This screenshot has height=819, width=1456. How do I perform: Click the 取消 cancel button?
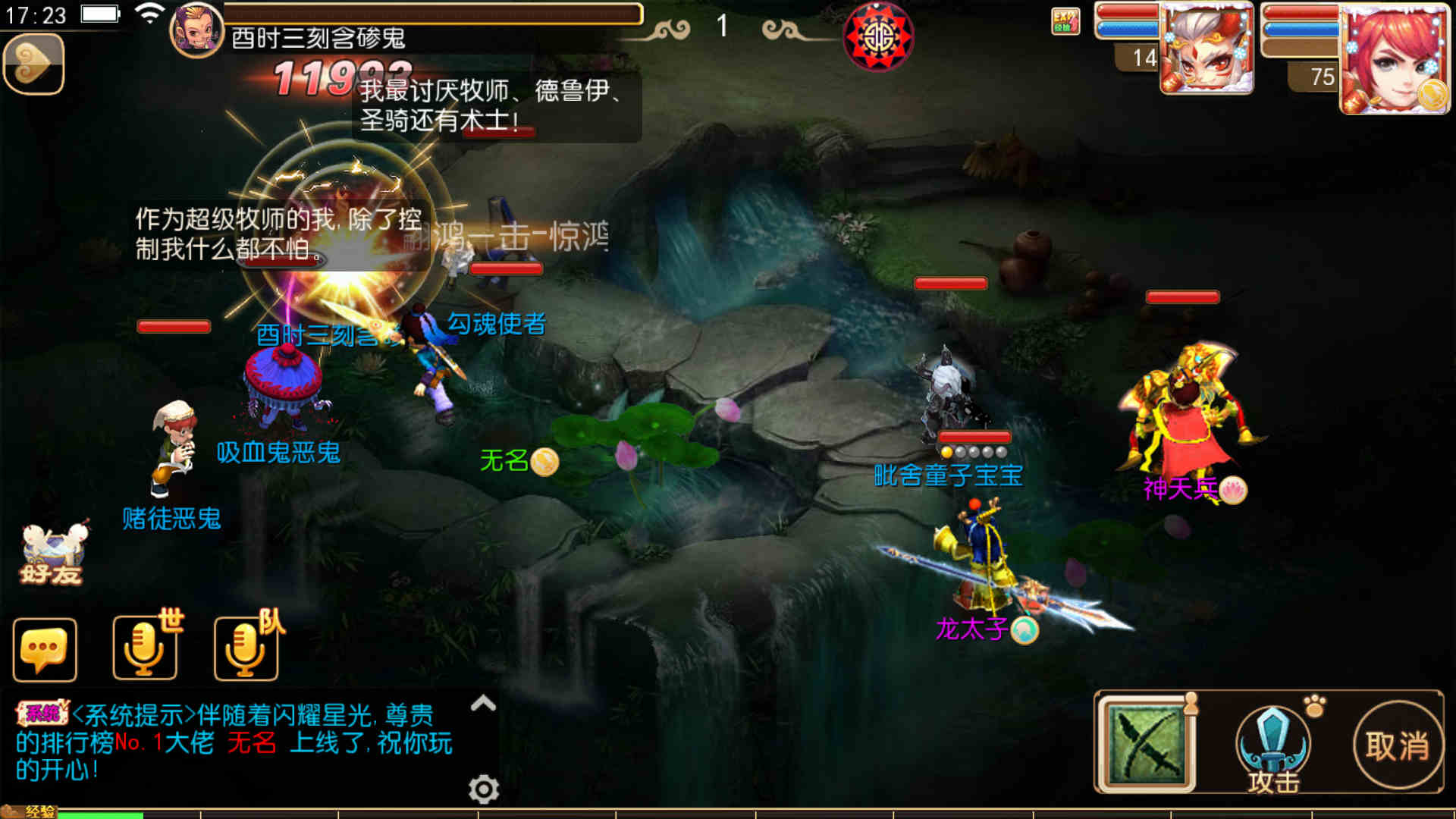1398,746
